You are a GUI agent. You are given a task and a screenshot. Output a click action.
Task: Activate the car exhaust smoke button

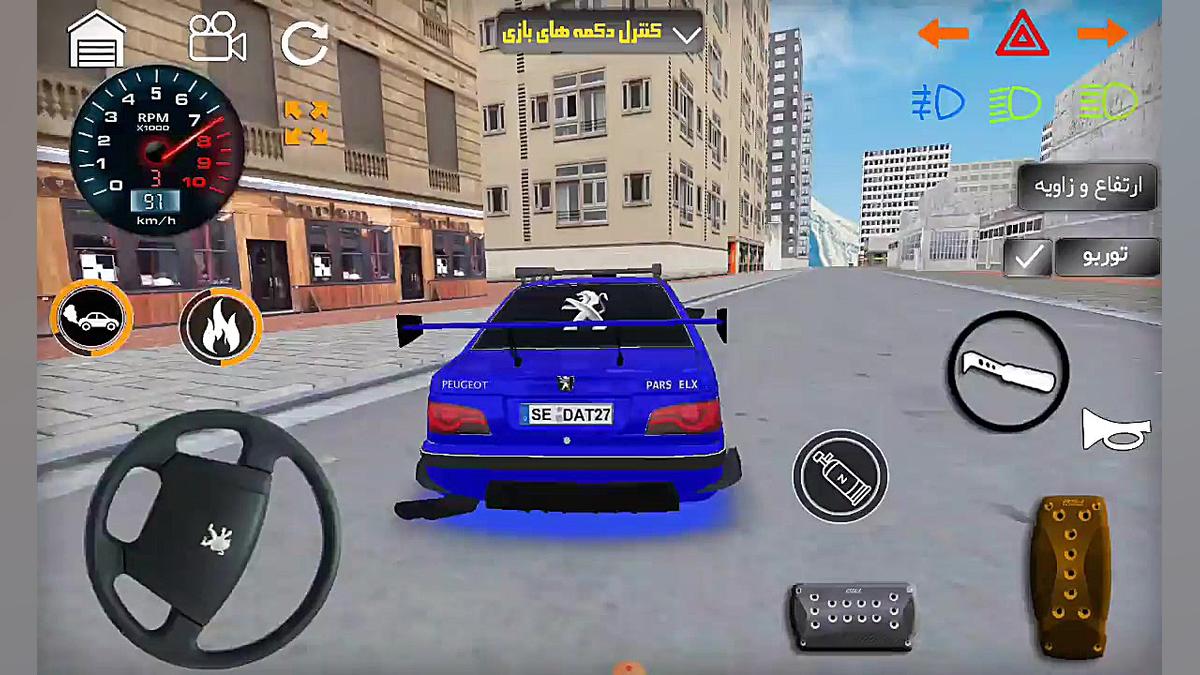coord(91,320)
